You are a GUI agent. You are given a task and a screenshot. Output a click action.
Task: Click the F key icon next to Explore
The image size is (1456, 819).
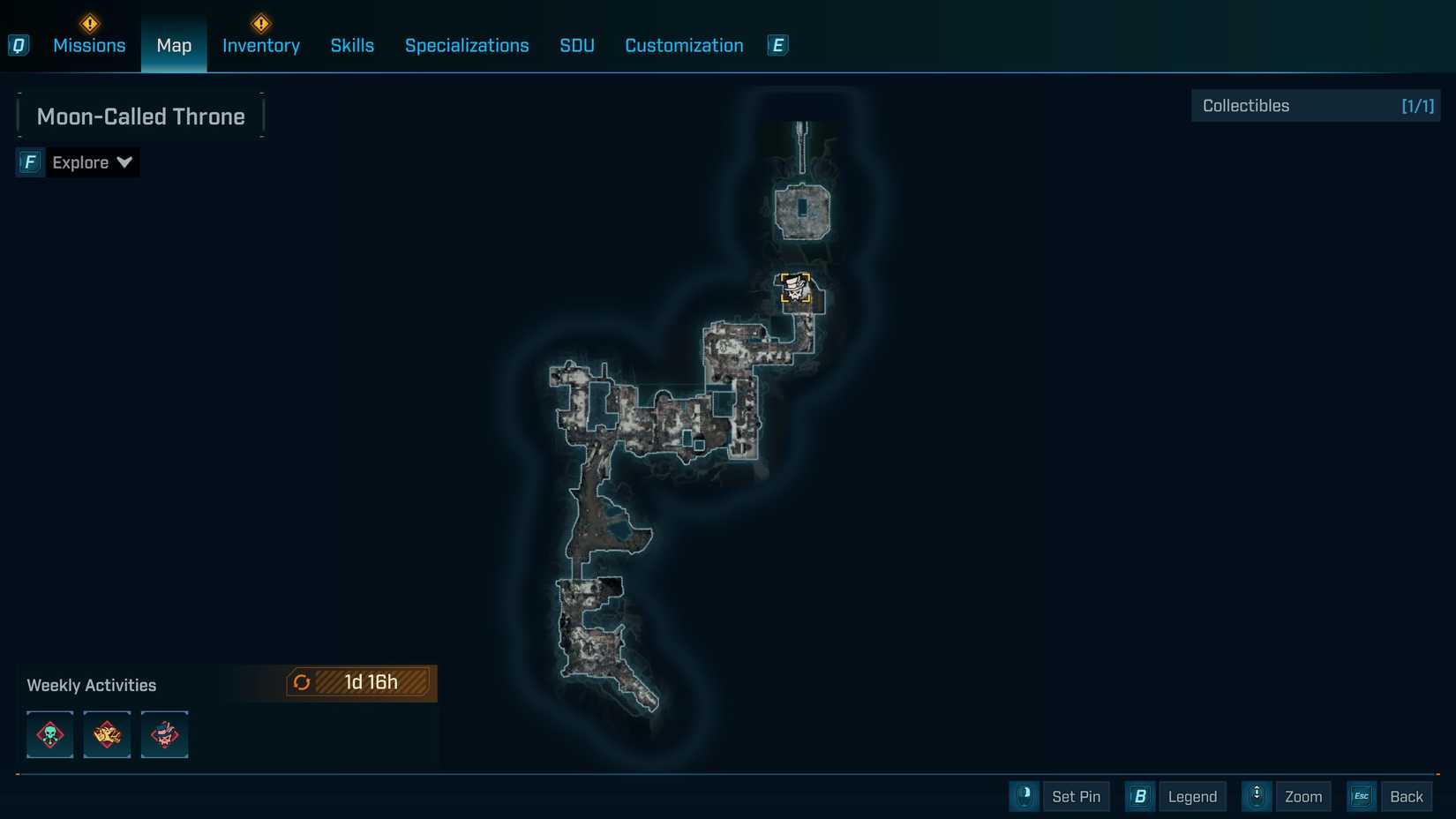(29, 162)
